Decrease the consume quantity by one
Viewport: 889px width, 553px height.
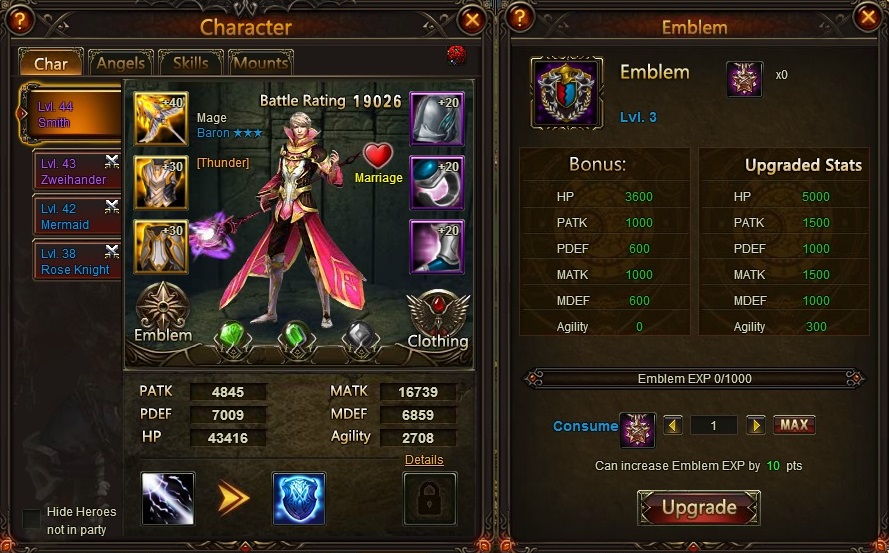(x=673, y=425)
